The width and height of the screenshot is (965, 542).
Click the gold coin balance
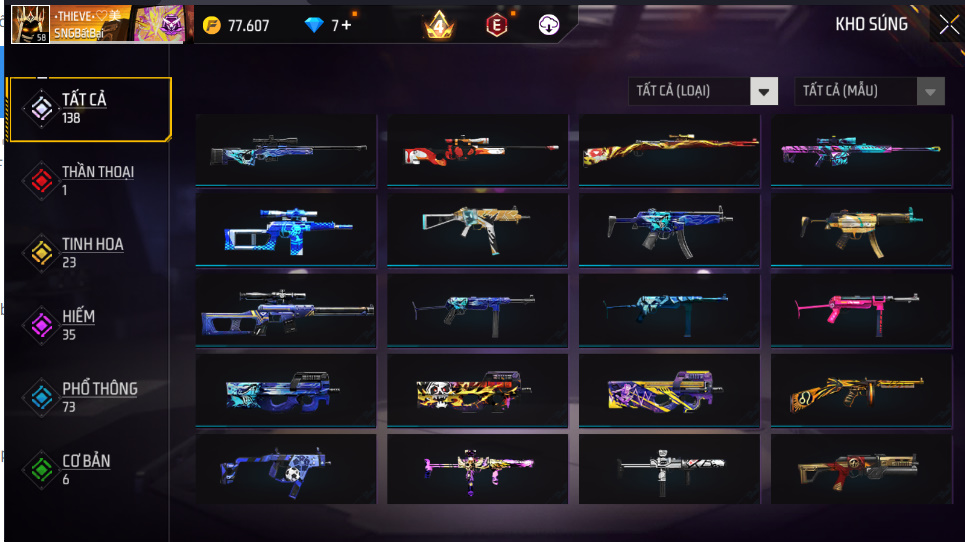pos(236,25)
